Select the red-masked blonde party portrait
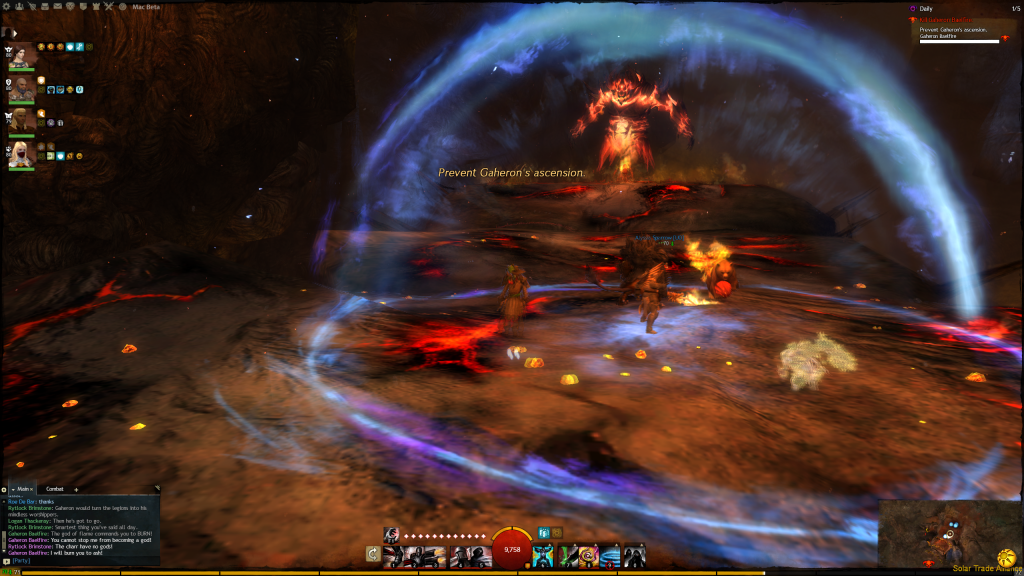The height and width of the screenshot is (576, 1024). tap(21, 153)
